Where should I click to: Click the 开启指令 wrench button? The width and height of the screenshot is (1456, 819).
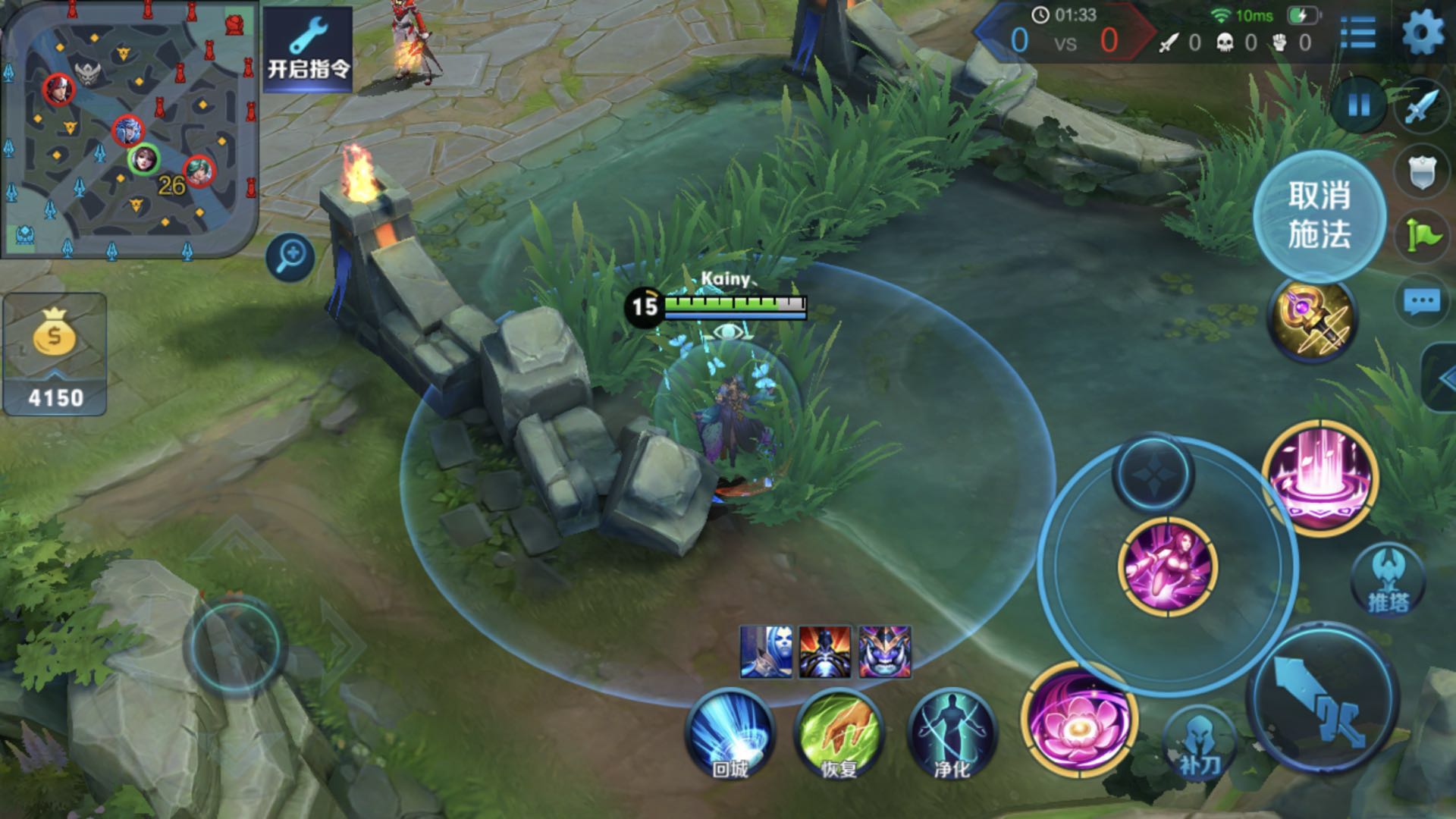coord(308,49)
